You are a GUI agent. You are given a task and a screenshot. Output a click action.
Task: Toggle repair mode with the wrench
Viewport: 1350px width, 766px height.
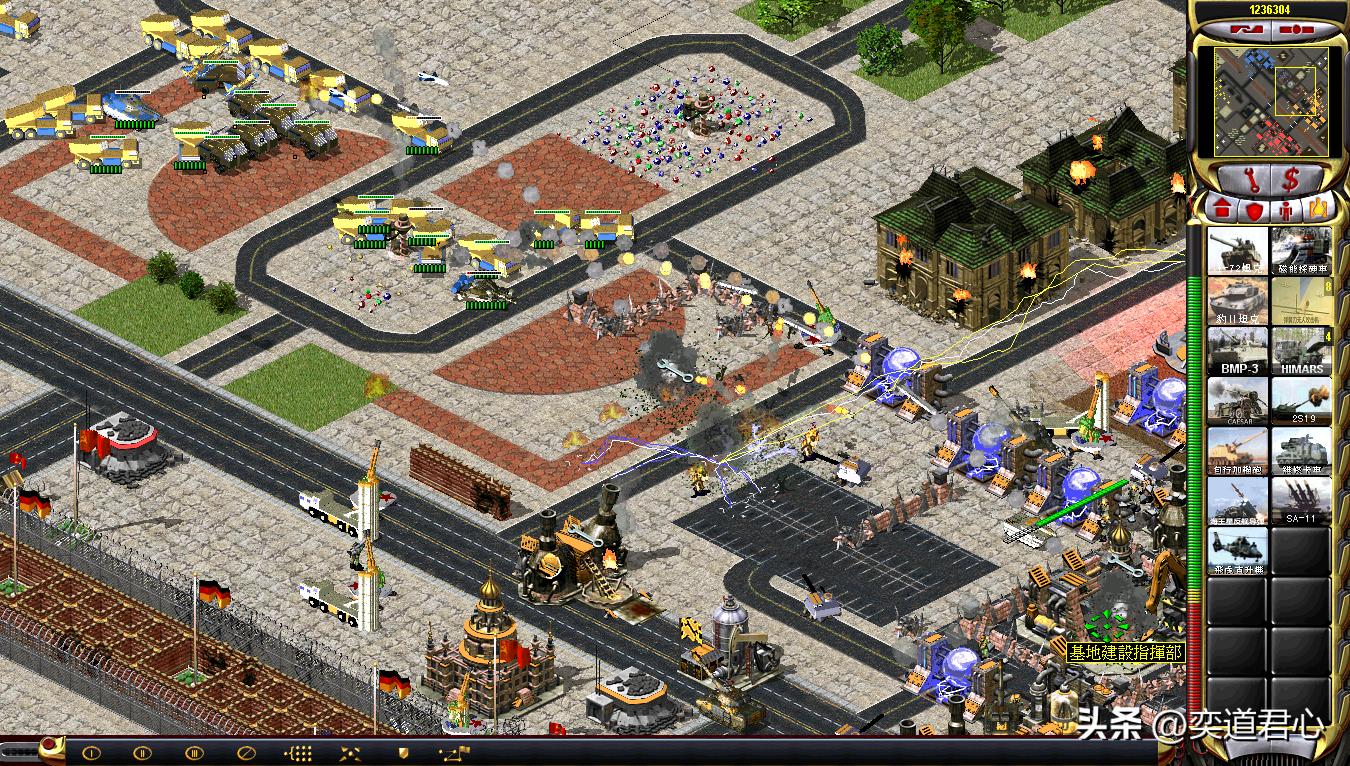[x=1252, y=180]
